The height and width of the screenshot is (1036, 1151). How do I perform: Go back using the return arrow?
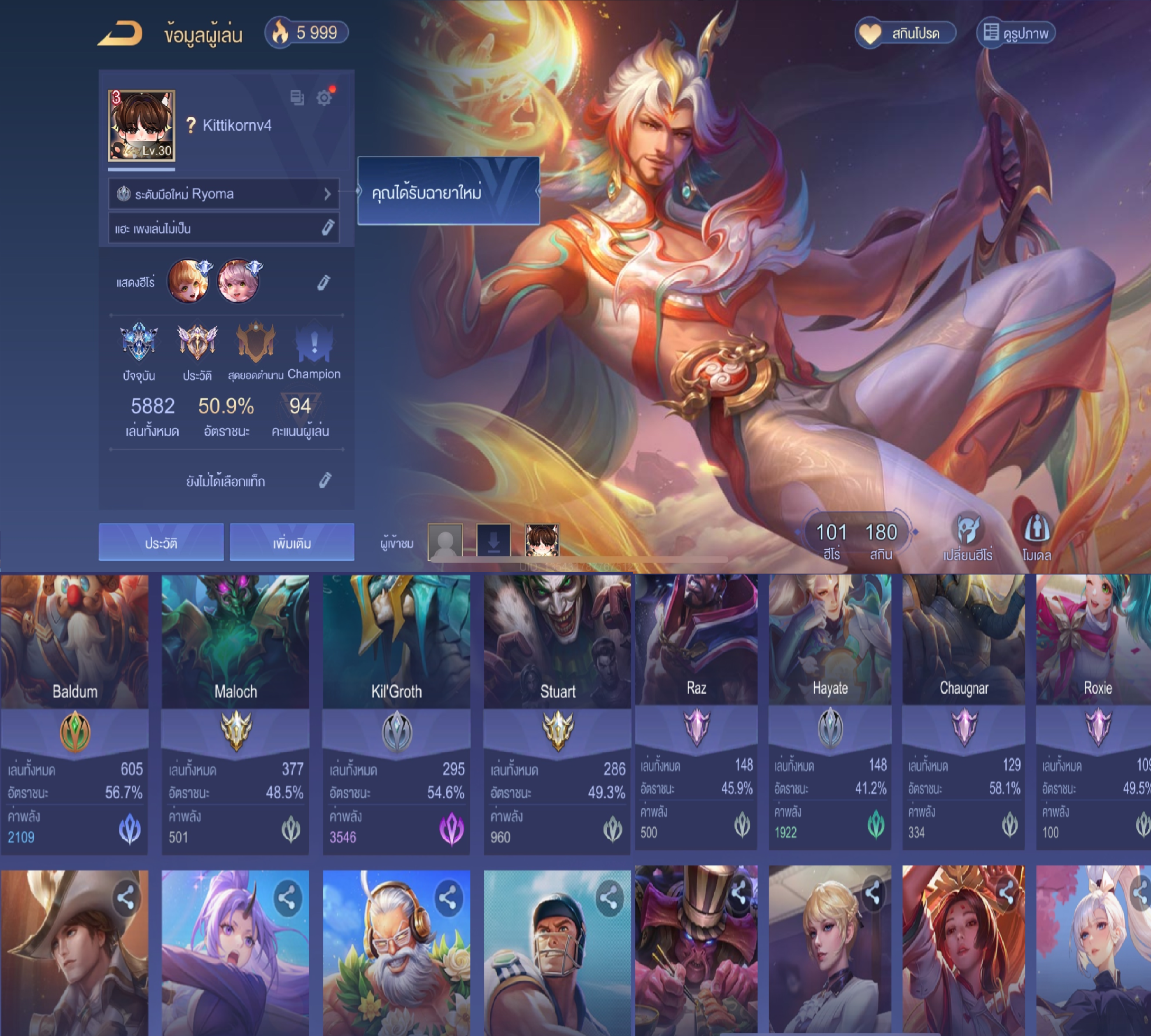[x=120, y=34]
